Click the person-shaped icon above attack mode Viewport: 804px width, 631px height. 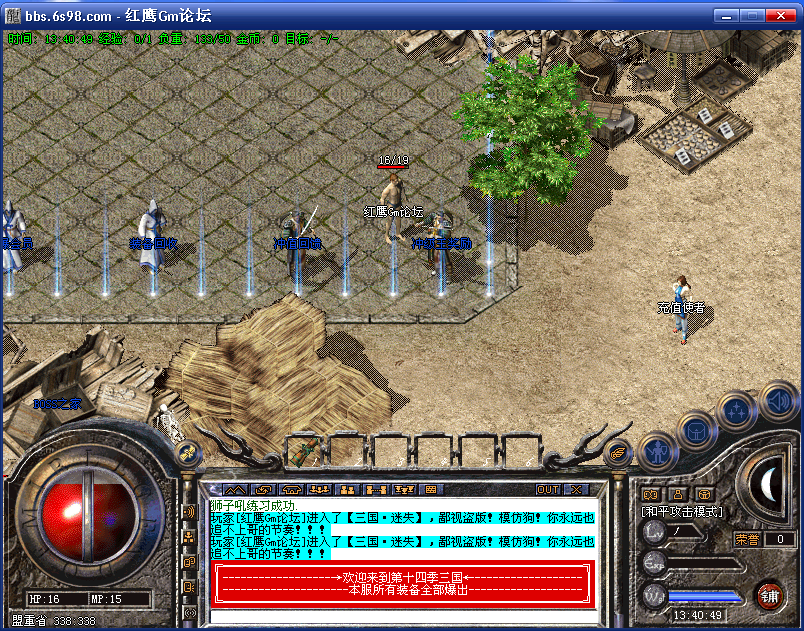click(677, 493)
